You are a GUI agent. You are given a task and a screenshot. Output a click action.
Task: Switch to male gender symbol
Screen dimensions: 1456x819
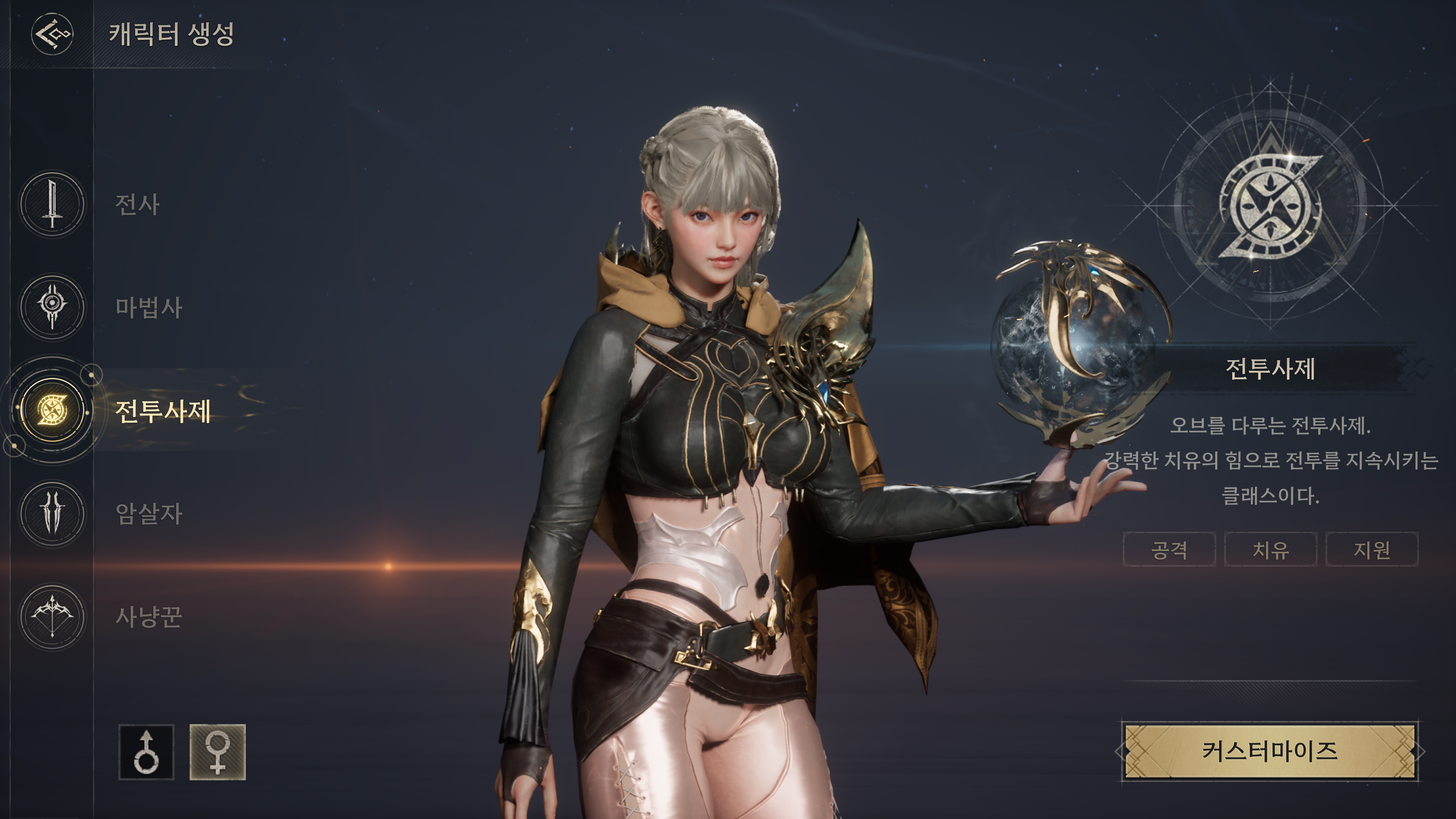tap(146, 752)
